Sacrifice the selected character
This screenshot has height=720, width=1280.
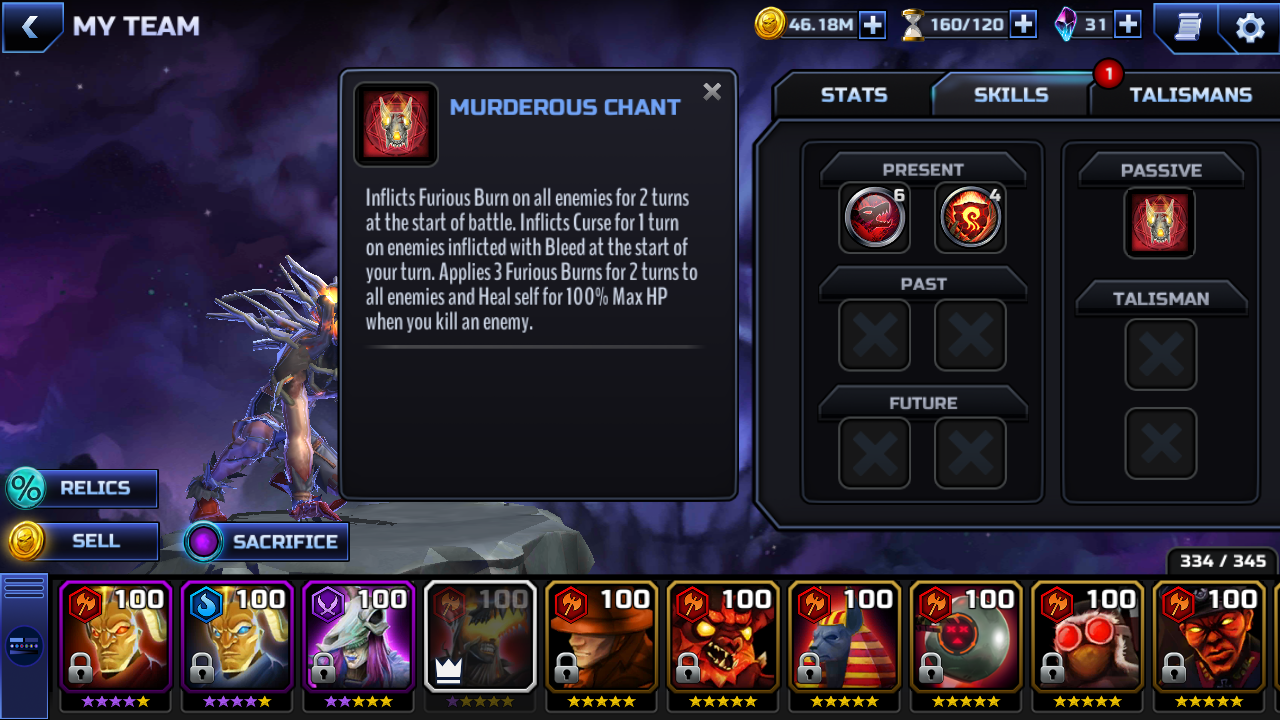(267, 542)
